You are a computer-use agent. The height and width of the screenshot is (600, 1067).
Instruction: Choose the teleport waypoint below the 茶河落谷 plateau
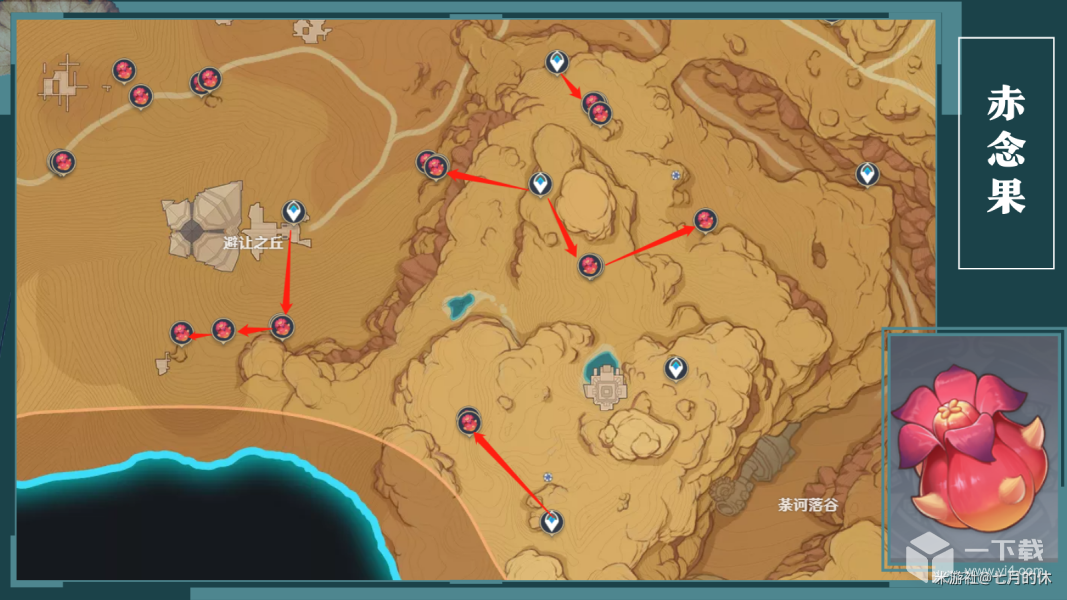(x=551, y=521)
